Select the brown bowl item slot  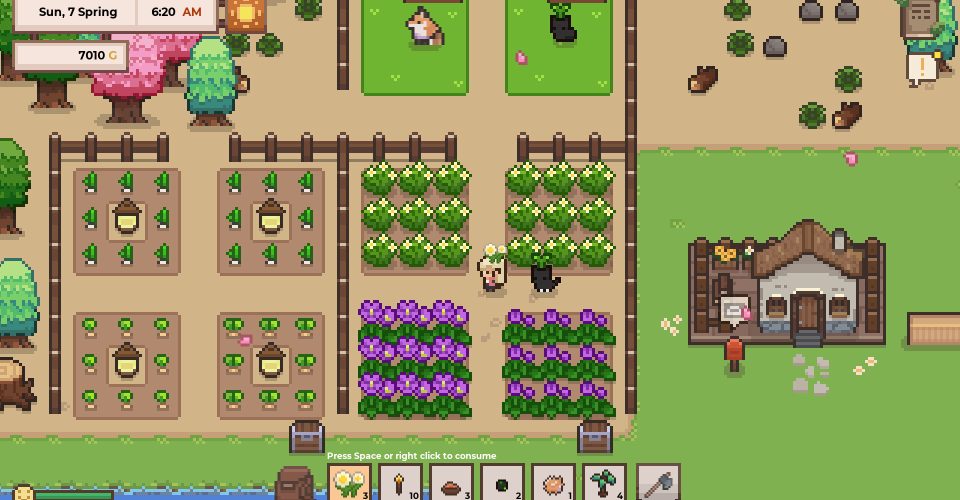[451, 484]
